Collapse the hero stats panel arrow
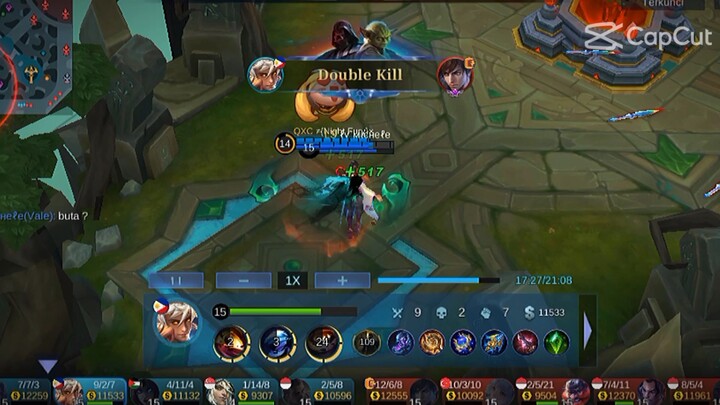The height and width of the screenshot is (405, 720). (x=588, y=330)
